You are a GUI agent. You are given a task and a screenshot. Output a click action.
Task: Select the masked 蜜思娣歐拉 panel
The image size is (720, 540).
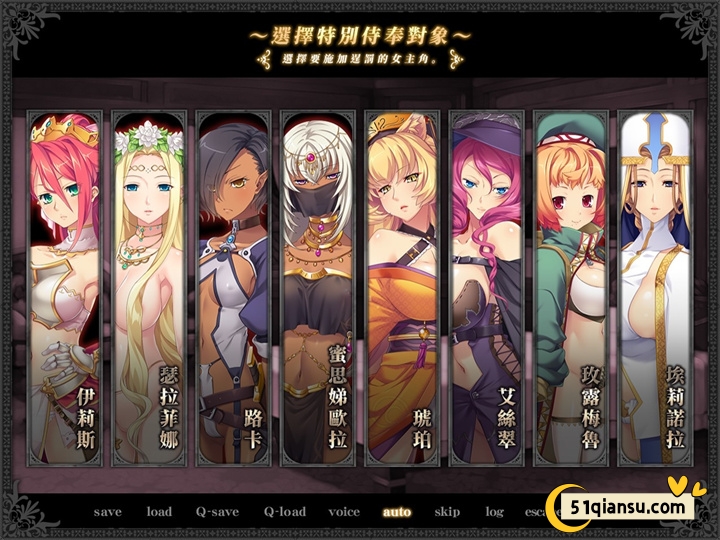[317, 290]
